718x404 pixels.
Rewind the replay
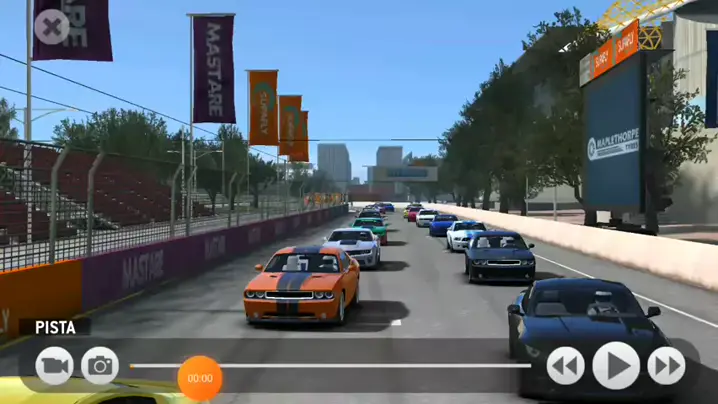[565, 366]
